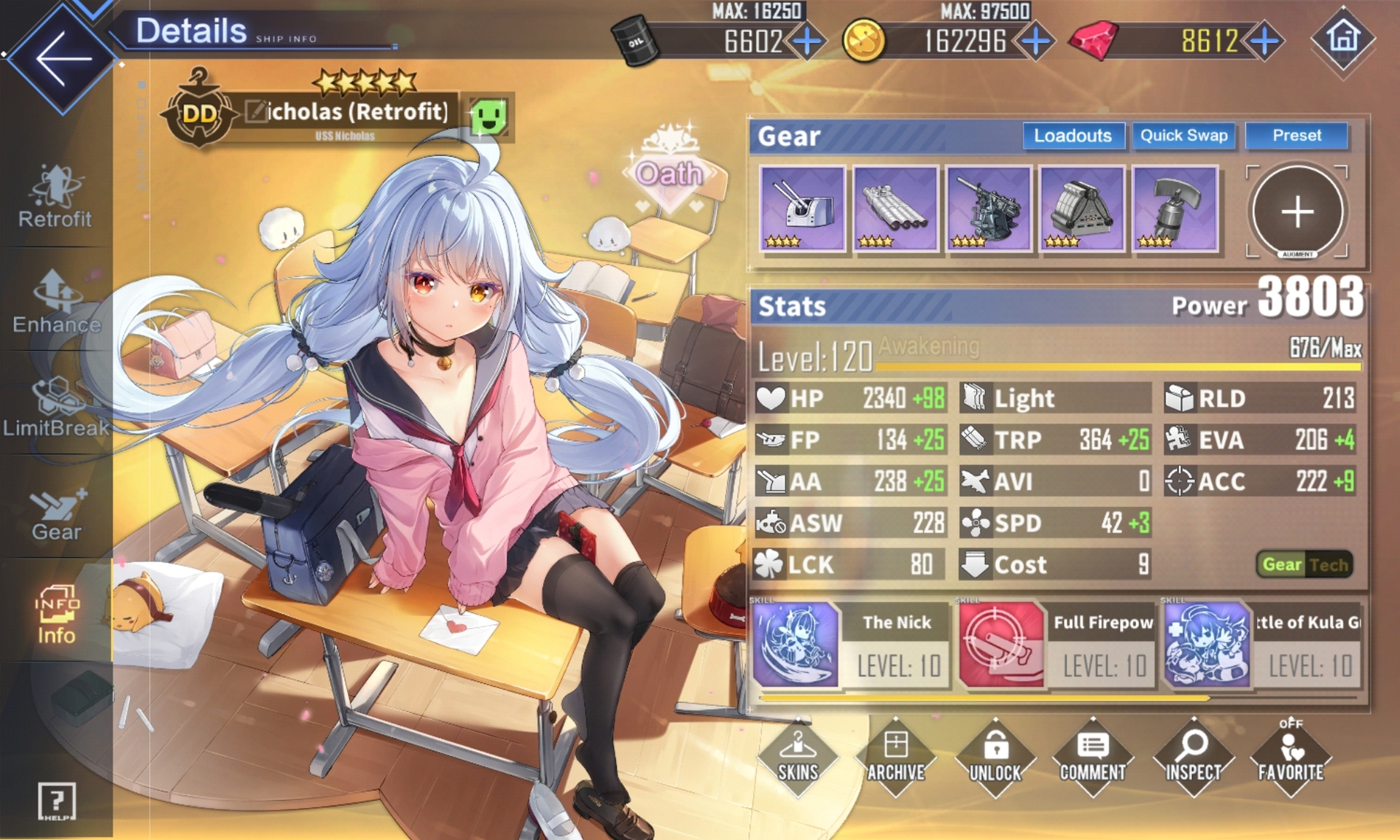Inspect the ship with the magnifier button
The width and height of the screenshot is (1400, 840).
click(x=1193, y=757)
